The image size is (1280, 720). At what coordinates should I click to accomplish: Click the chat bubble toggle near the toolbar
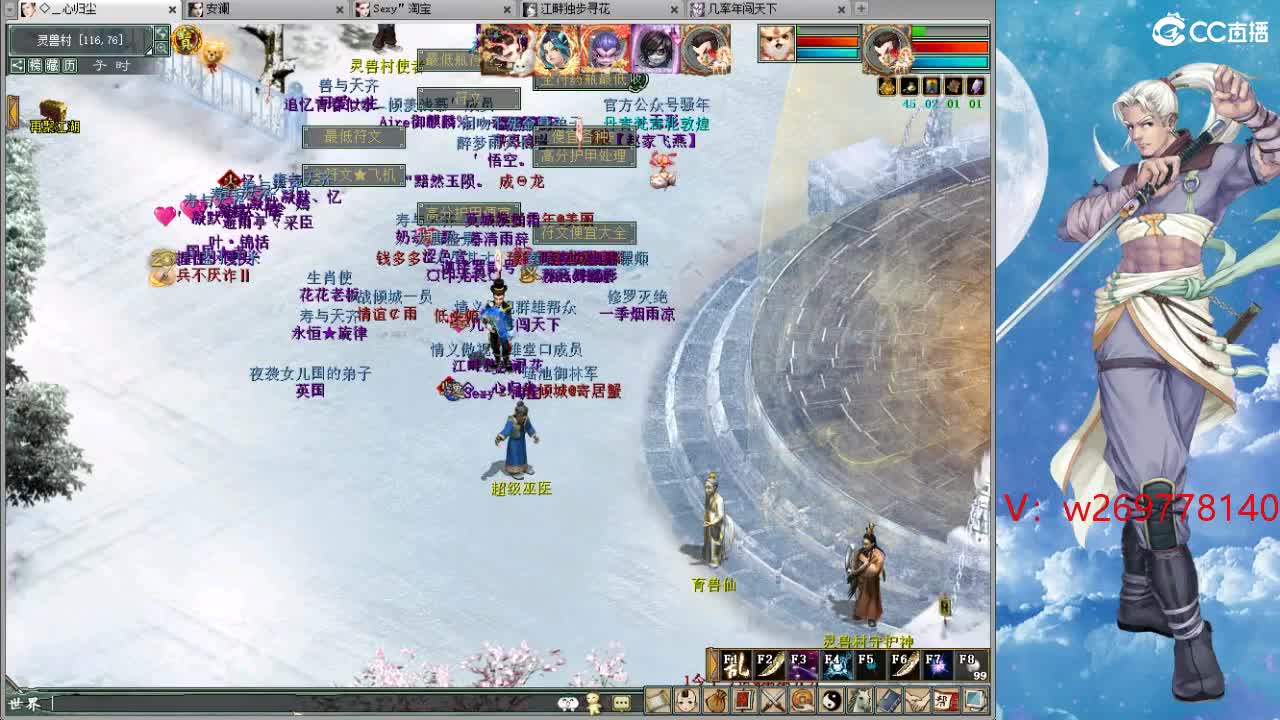pos(620,703)
